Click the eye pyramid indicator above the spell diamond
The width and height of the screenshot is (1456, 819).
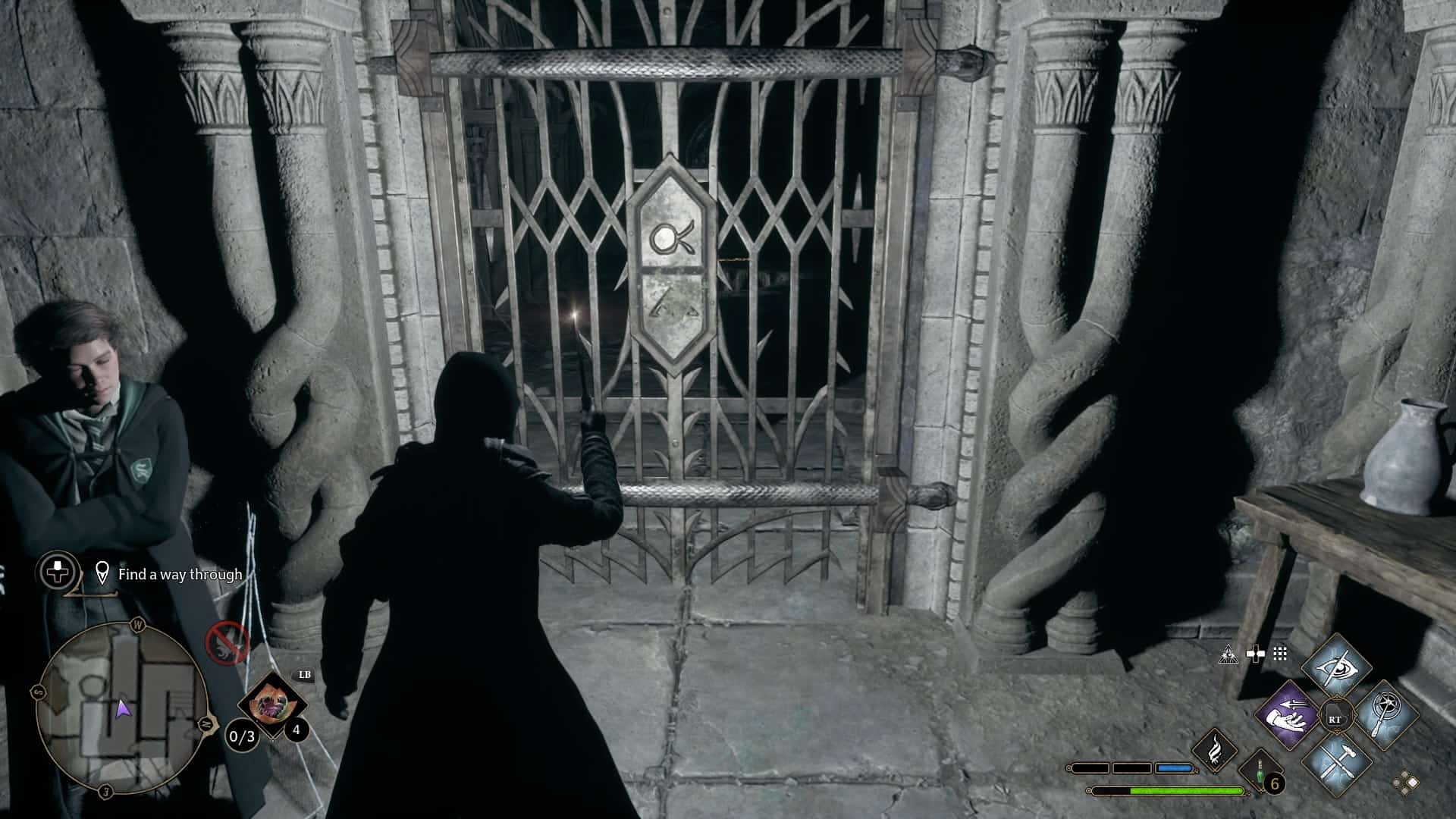1228,654
